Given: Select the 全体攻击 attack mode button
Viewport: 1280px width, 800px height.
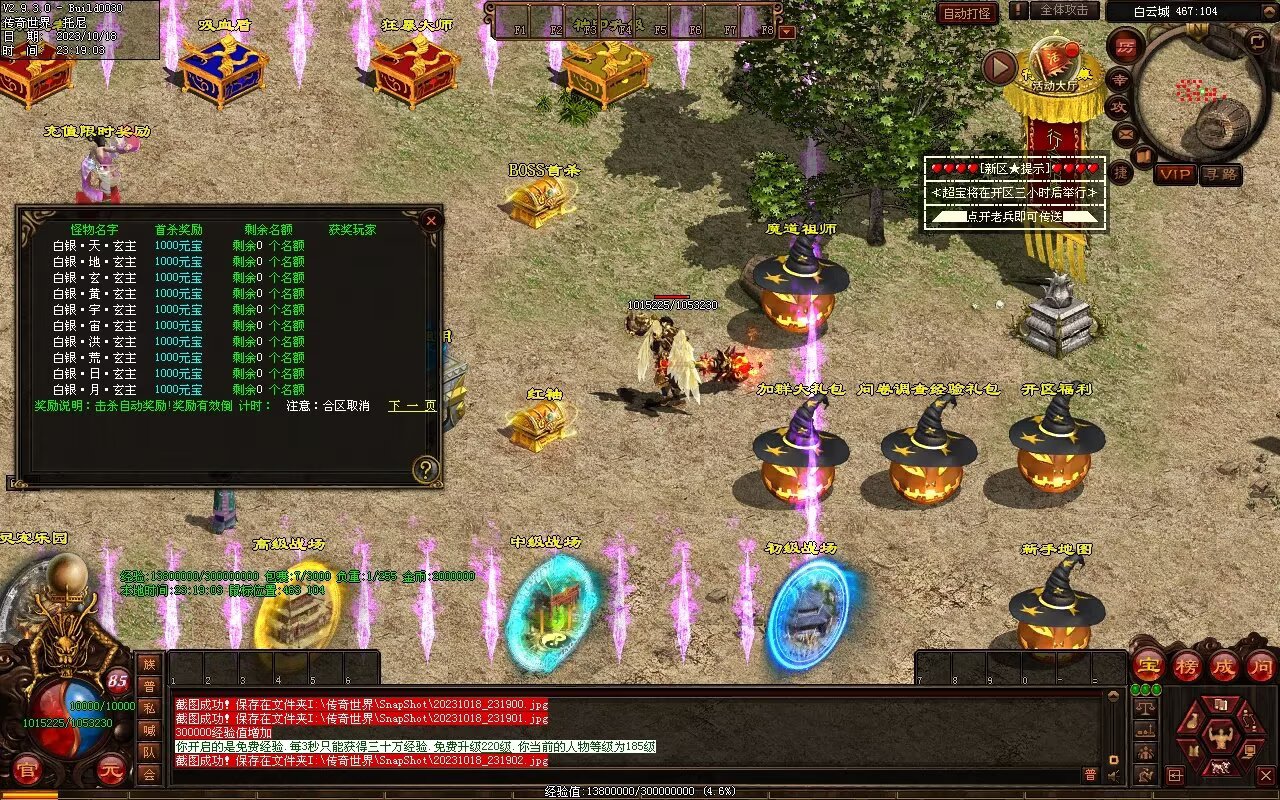Looking at the screenshot, I should [1064, 10].
